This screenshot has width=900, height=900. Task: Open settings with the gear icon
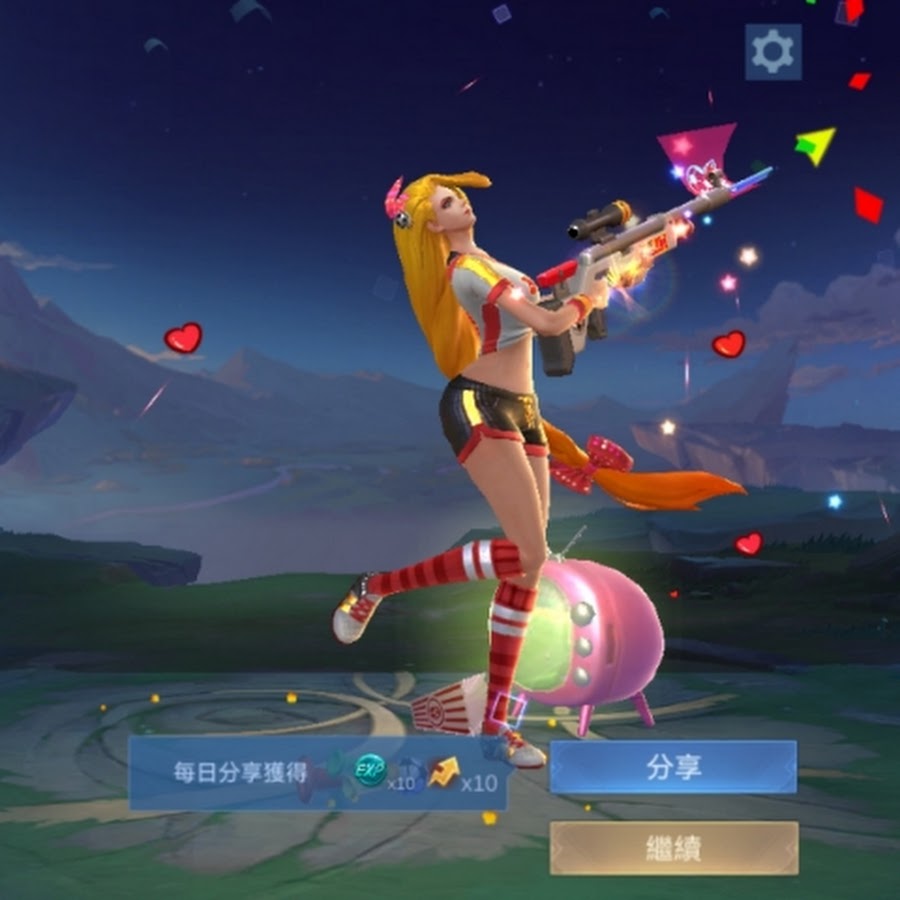pos(772,52)
